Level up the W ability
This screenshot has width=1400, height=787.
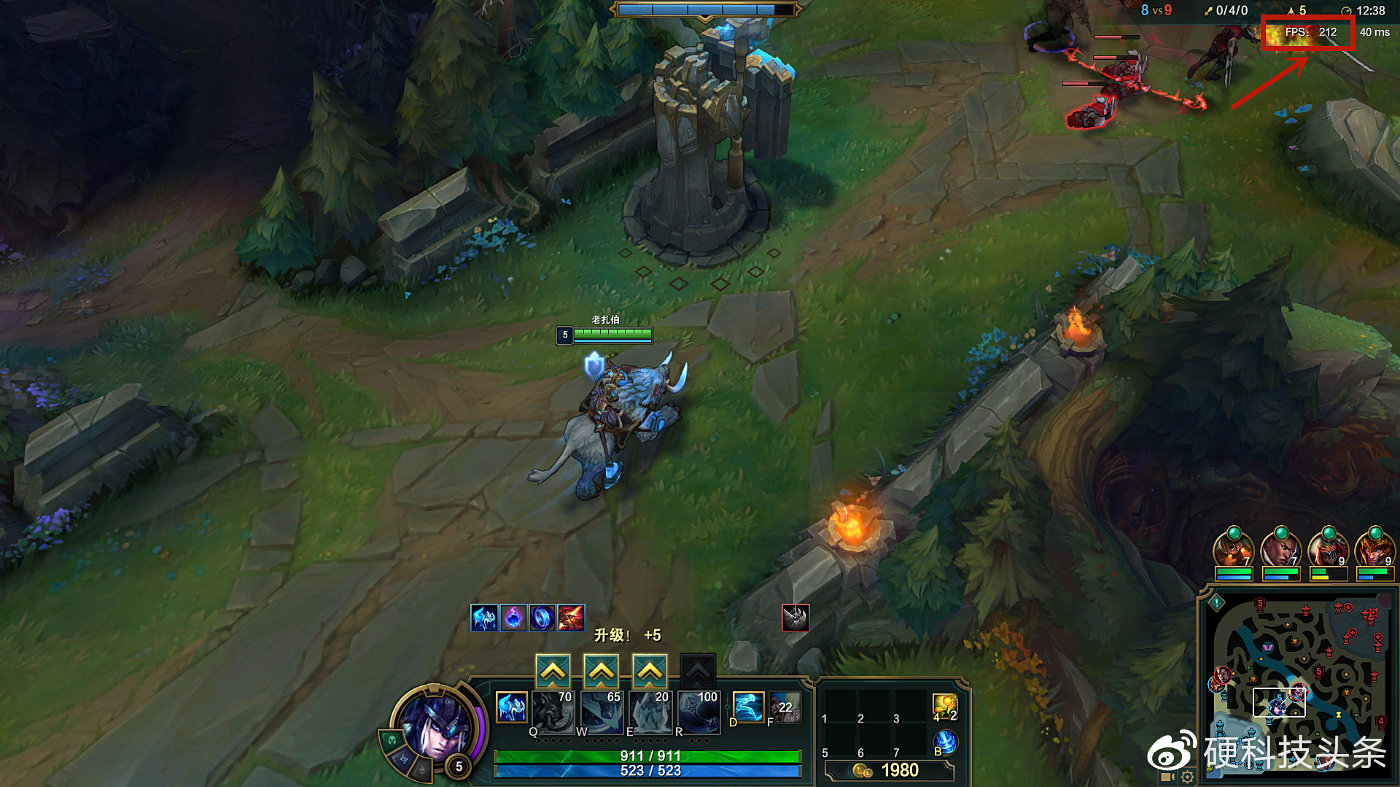tap(601, 671)
